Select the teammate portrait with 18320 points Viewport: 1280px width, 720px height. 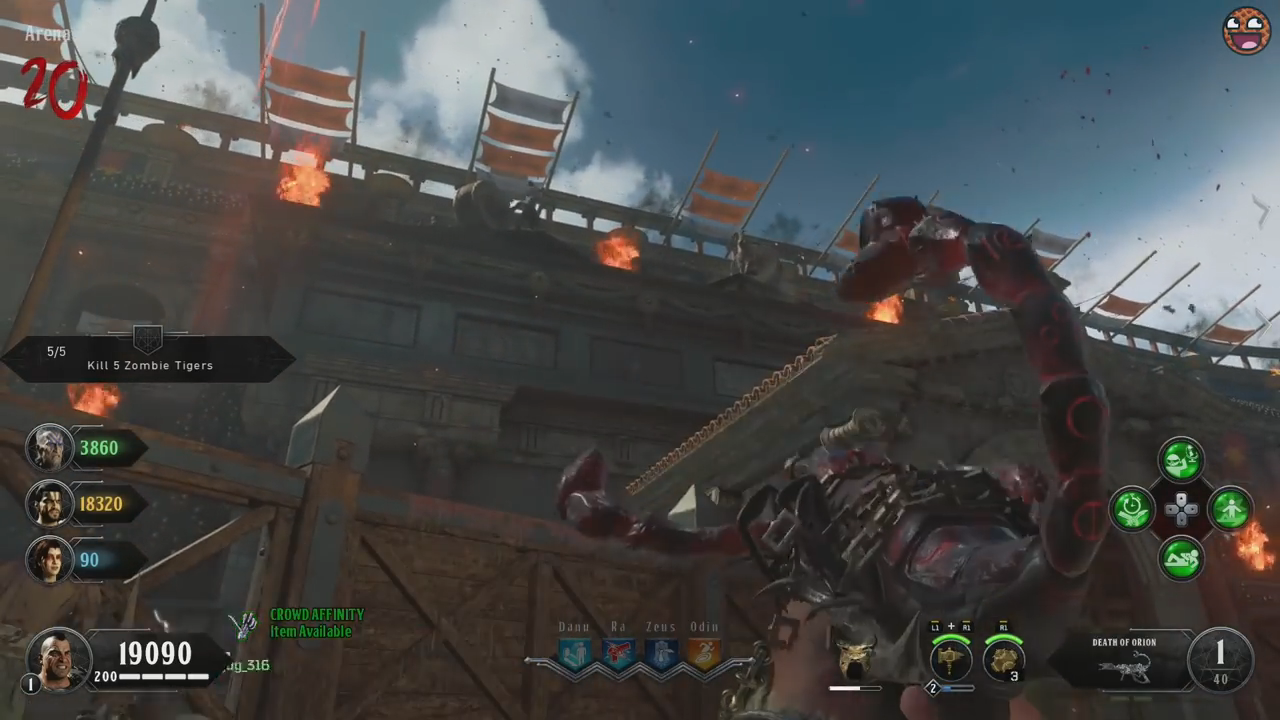click(49, 504)
